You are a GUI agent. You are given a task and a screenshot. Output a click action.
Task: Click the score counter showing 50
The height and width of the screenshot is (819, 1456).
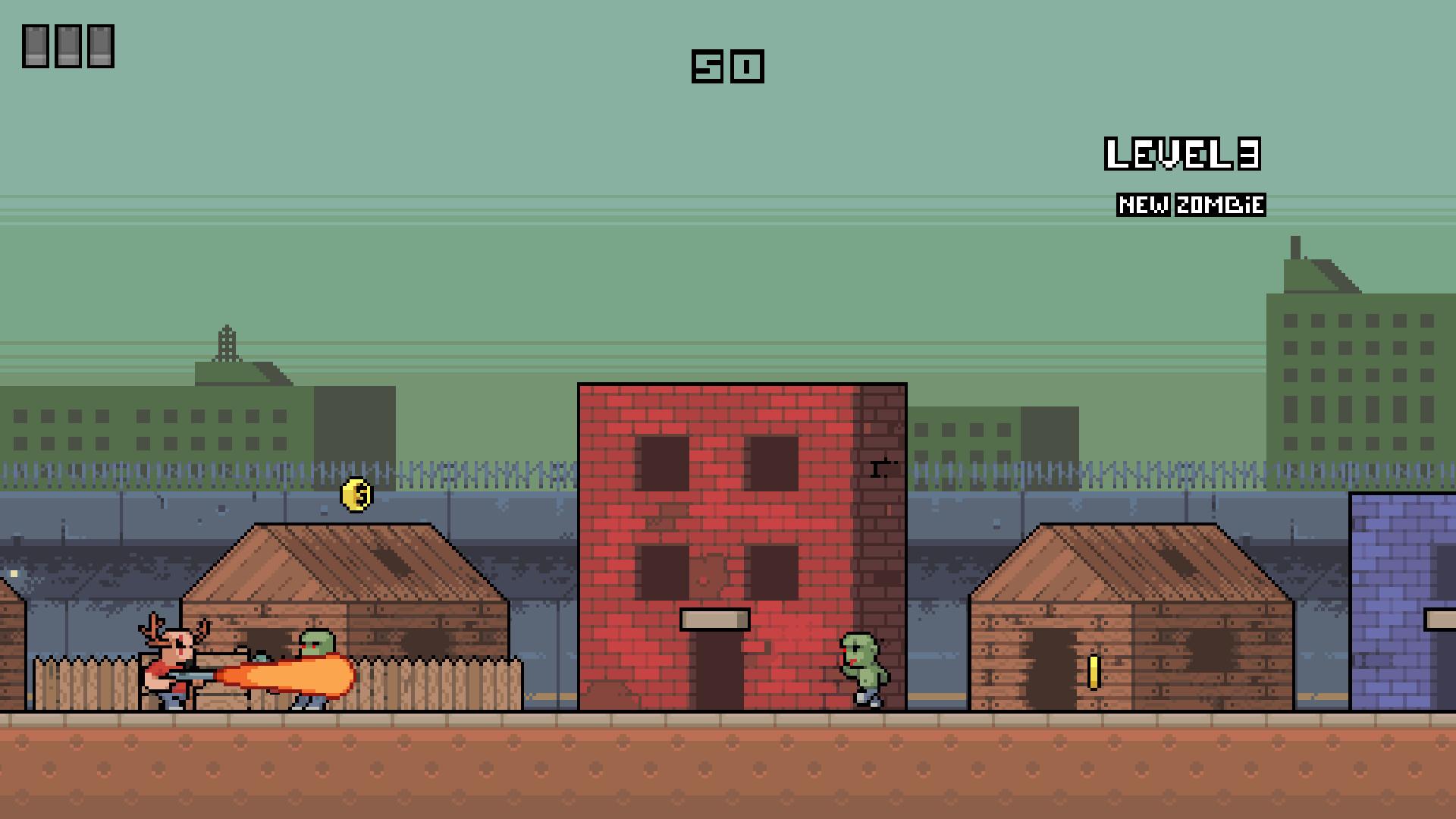click(x=729, y=67)
